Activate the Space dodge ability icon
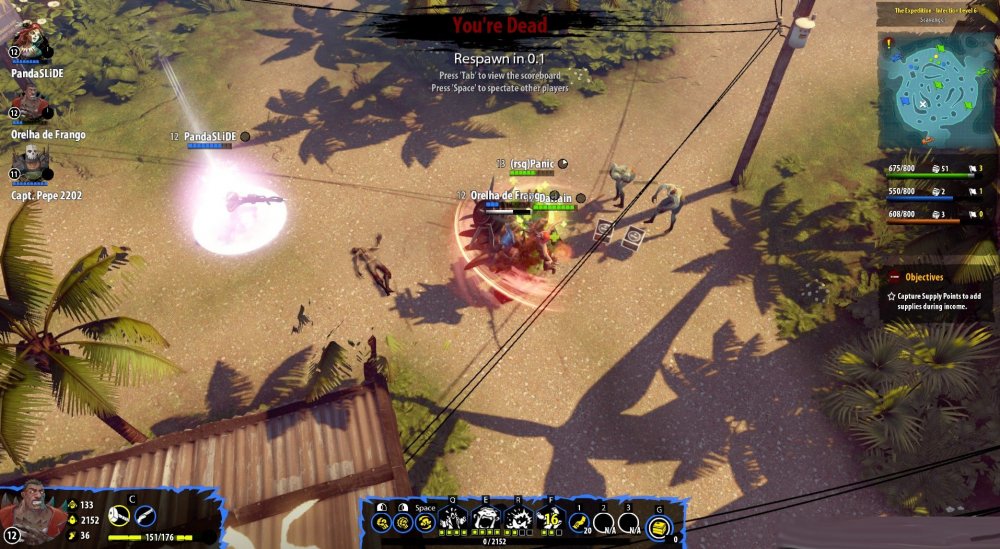The image size is (1000, 549). 425,522
